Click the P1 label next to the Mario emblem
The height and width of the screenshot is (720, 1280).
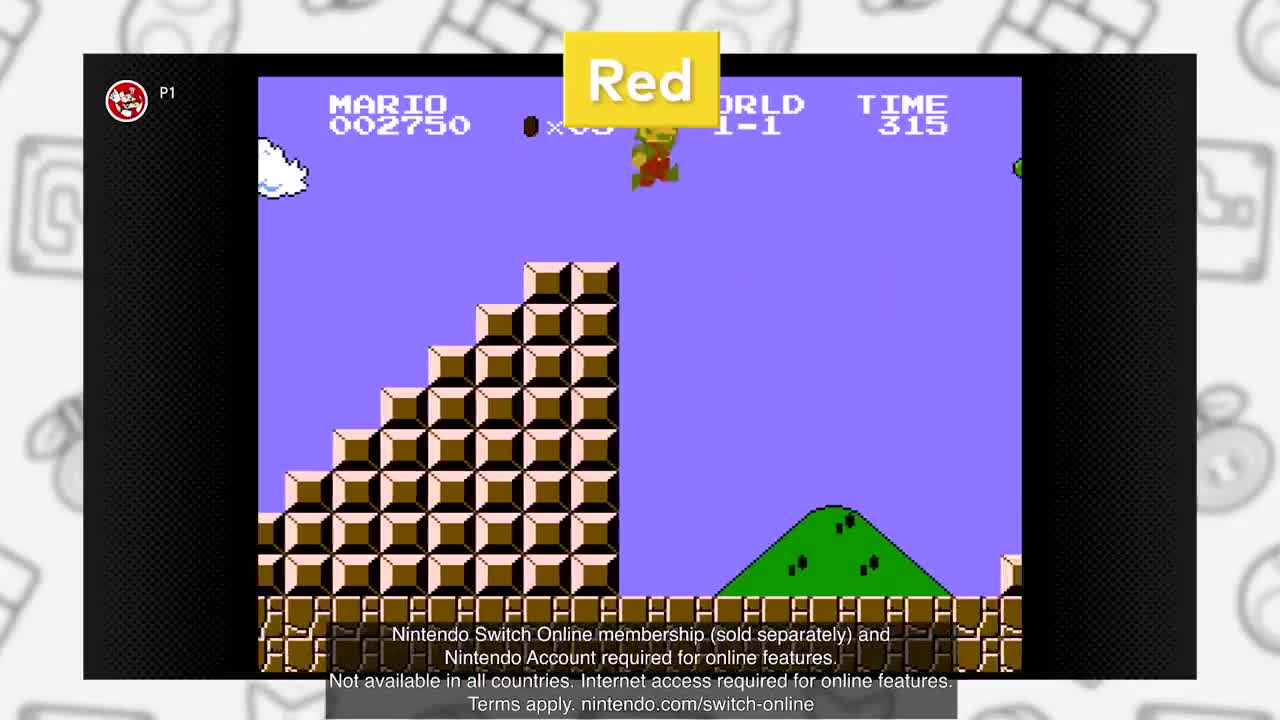pyautogui.click(x=166, y=94)
